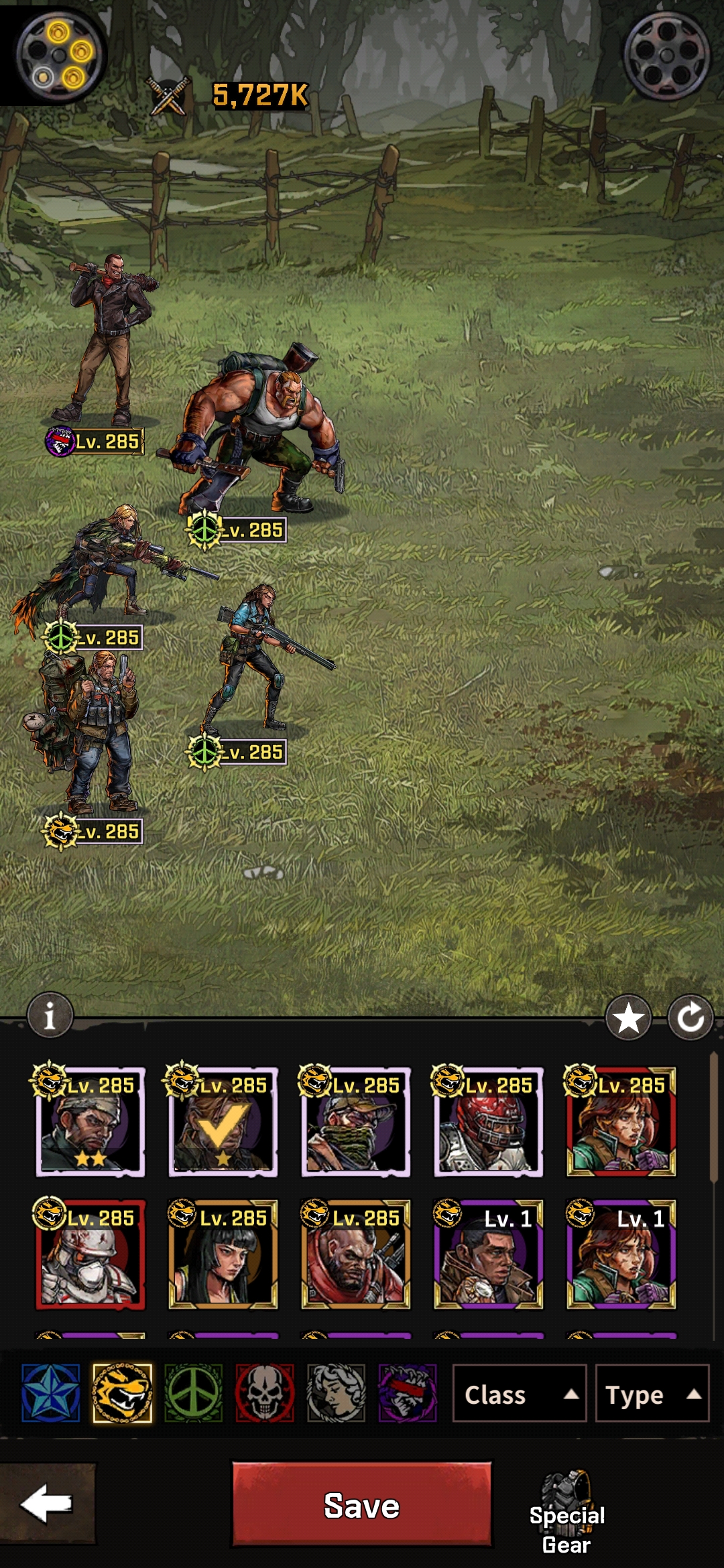
Task: Filter by the blue star faction
Action: pos(50,1394)
